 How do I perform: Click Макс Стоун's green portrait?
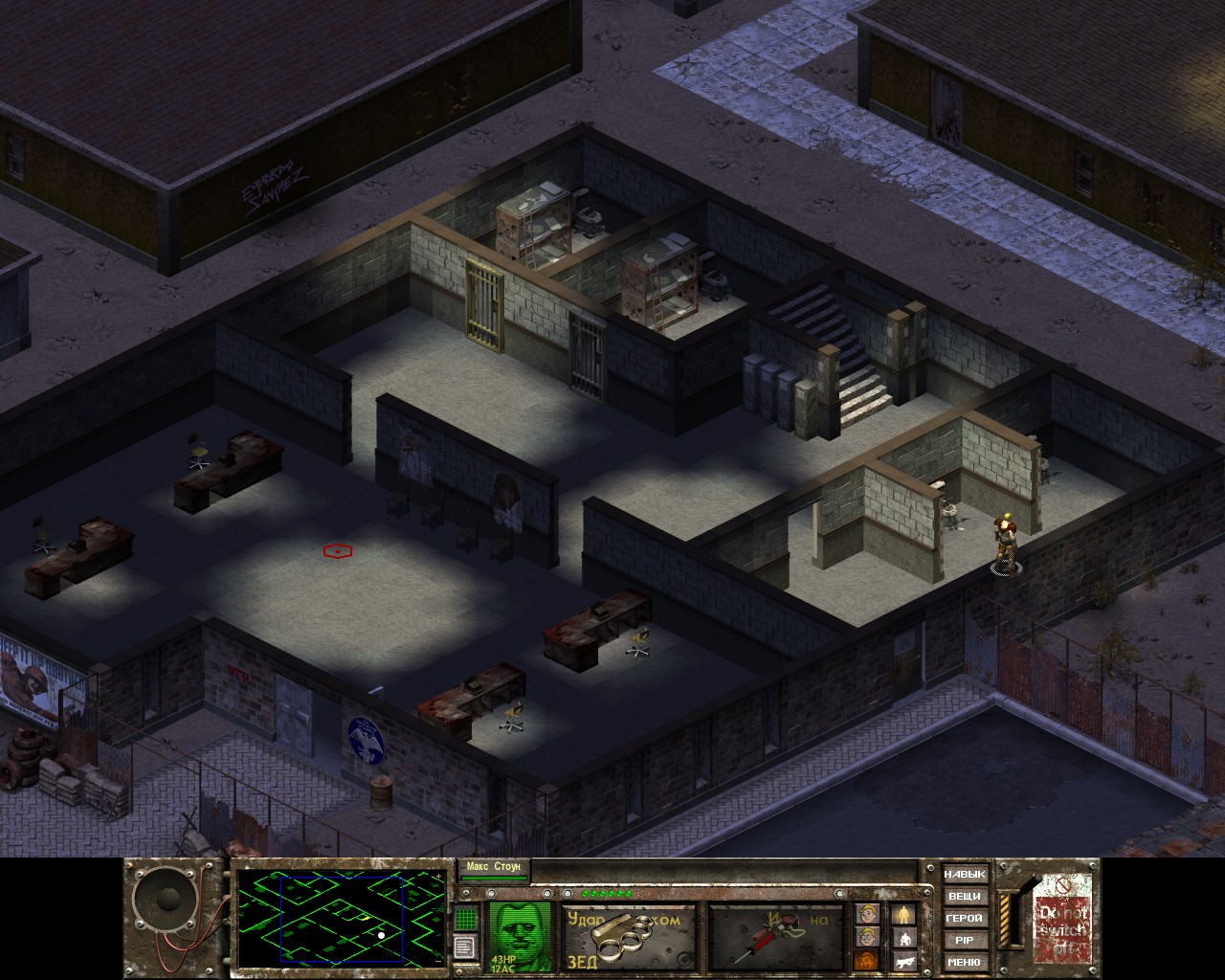520,936
